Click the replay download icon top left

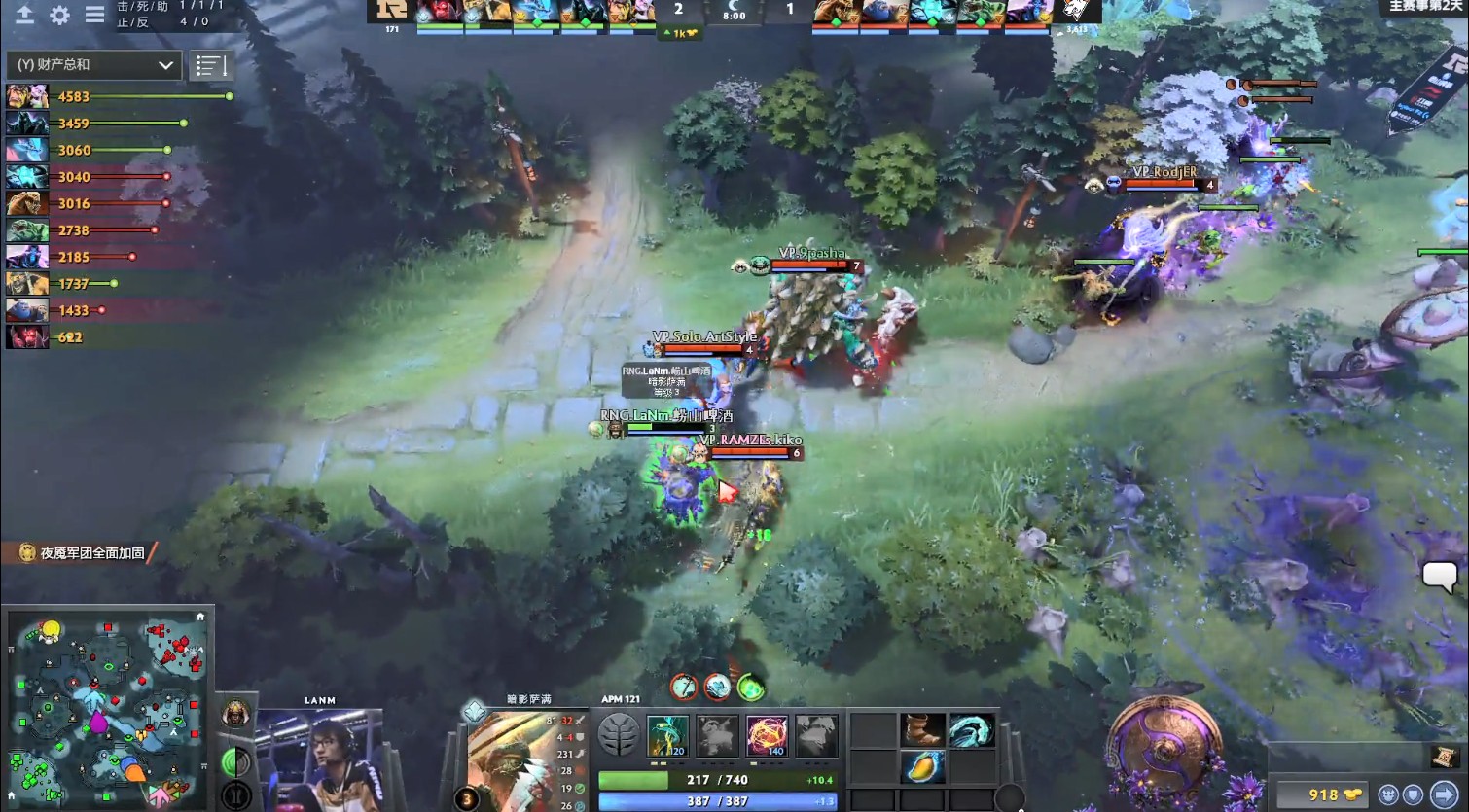pos(23,16)
